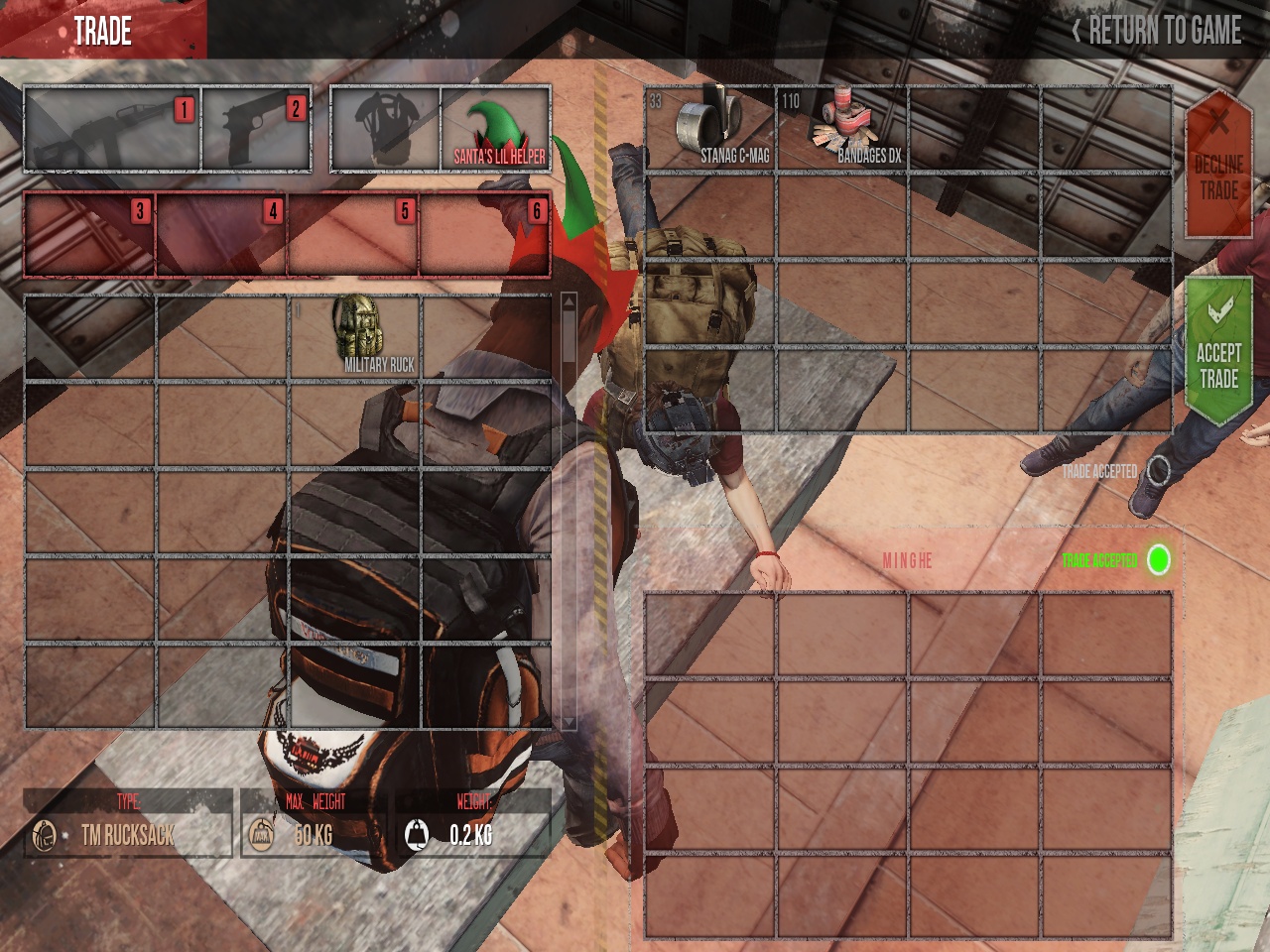Screen dimensions: 1270x952
Task: Click empty quick slot 6
Action: [485, 235]
